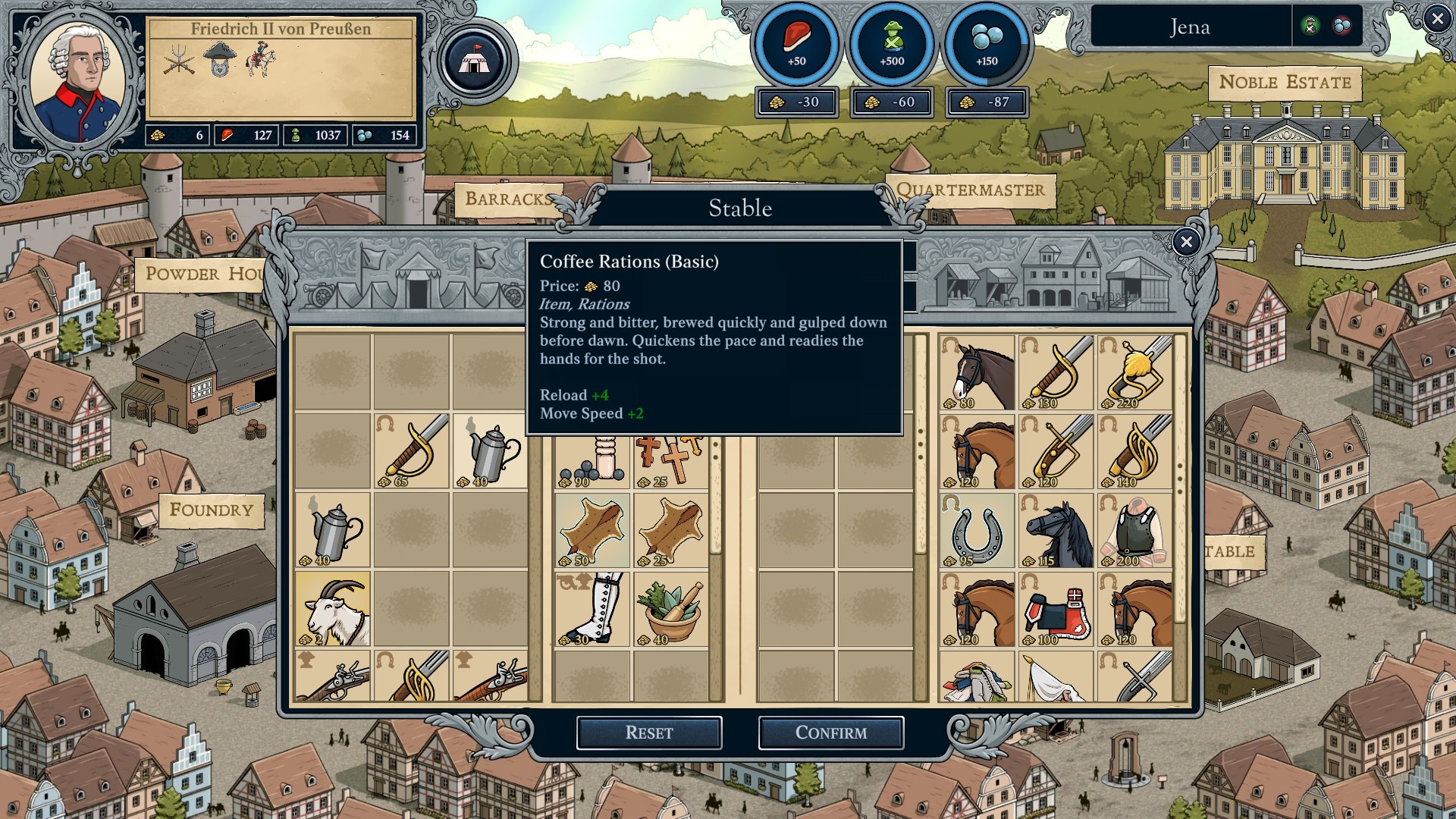Close the Jena town screen

1436,19
